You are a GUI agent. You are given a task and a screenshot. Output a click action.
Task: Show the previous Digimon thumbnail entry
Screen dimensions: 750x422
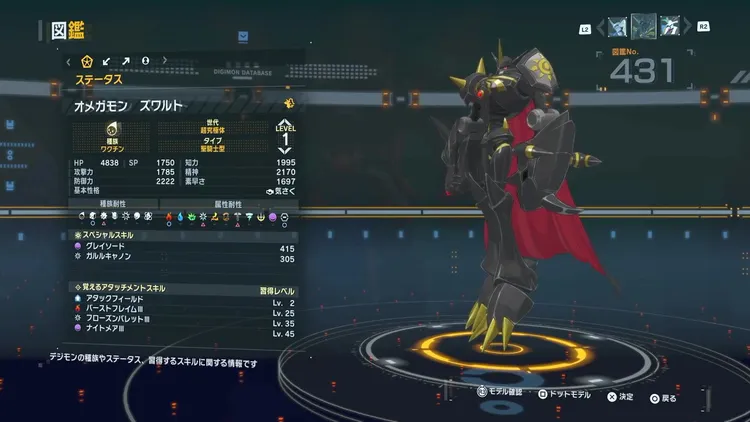tap(615, 26)
